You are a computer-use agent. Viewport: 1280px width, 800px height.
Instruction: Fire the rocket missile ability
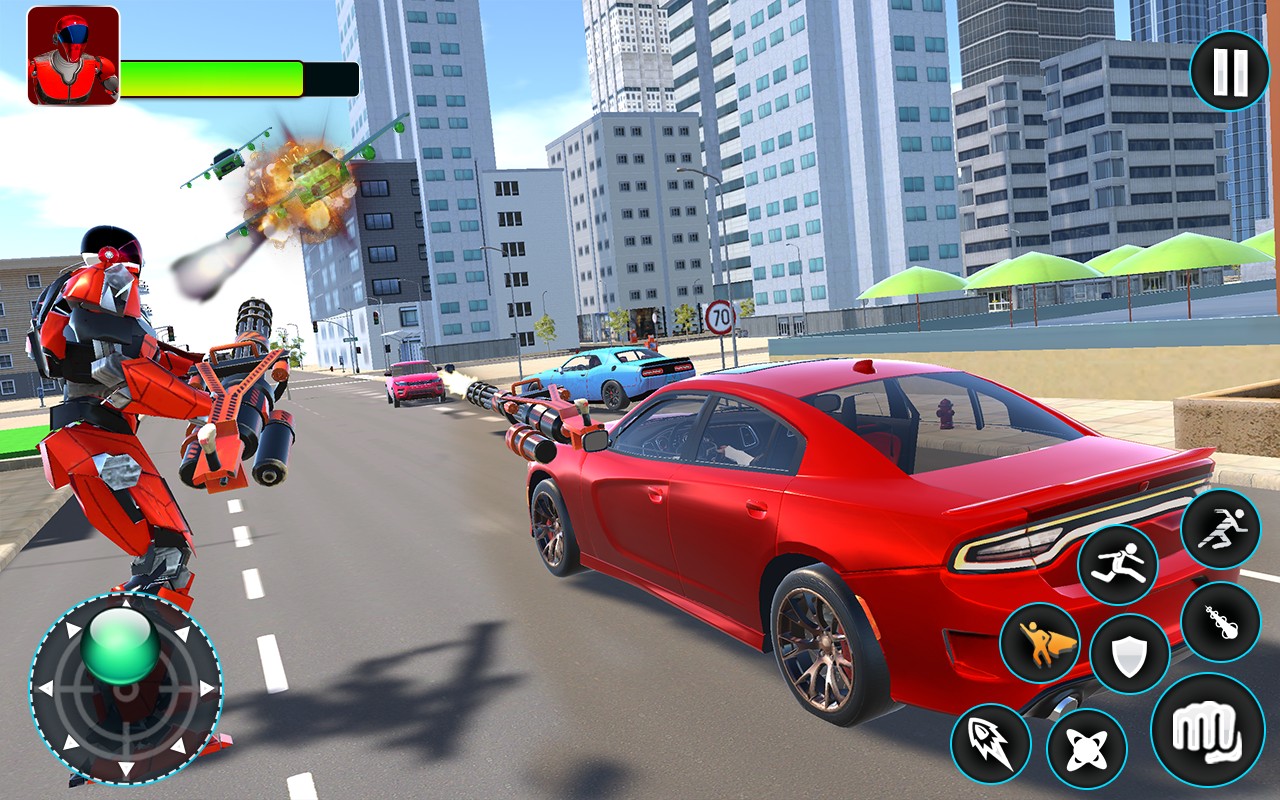990,743
